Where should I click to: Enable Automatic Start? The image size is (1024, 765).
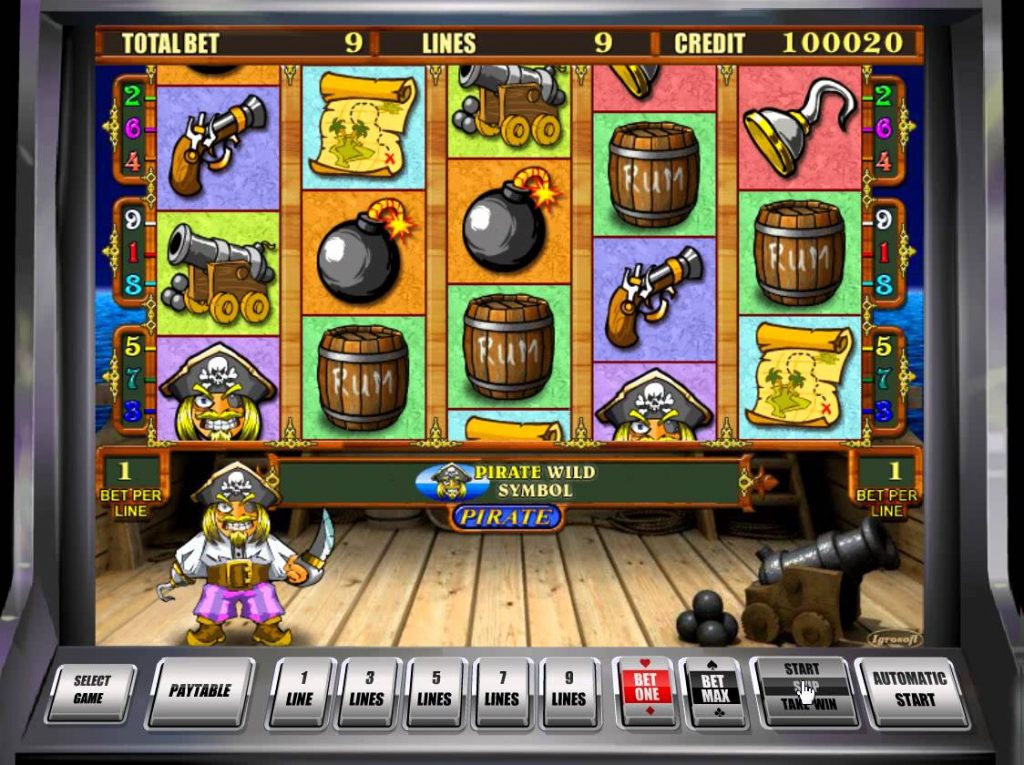[x=909, y=689]
